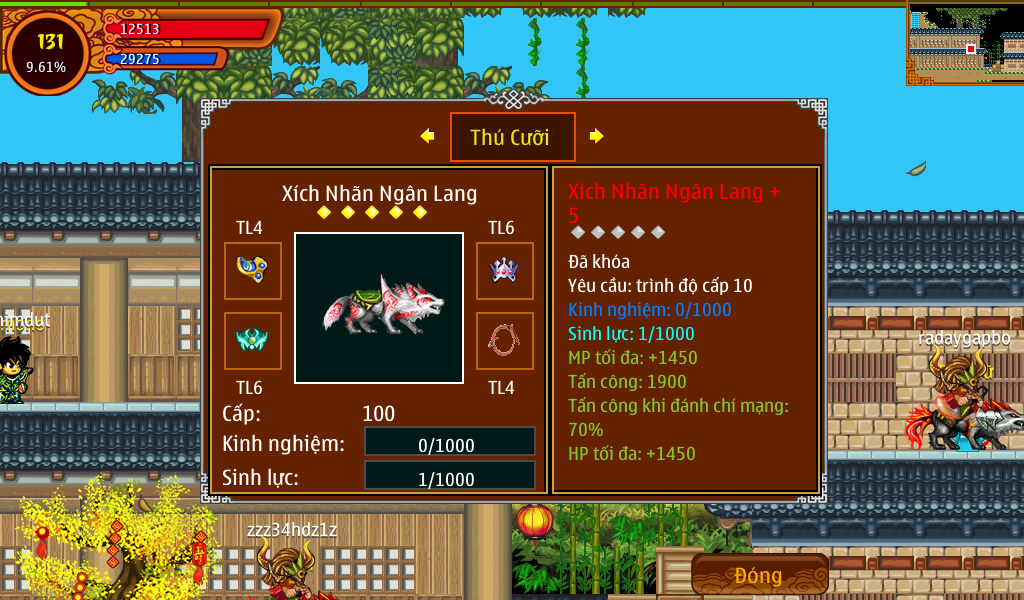Viewport: 1024px width, 600px height.
Task: Click the Xích Nhãn Ngân Lang wolf portrait
Action: [x=379, y=308]
